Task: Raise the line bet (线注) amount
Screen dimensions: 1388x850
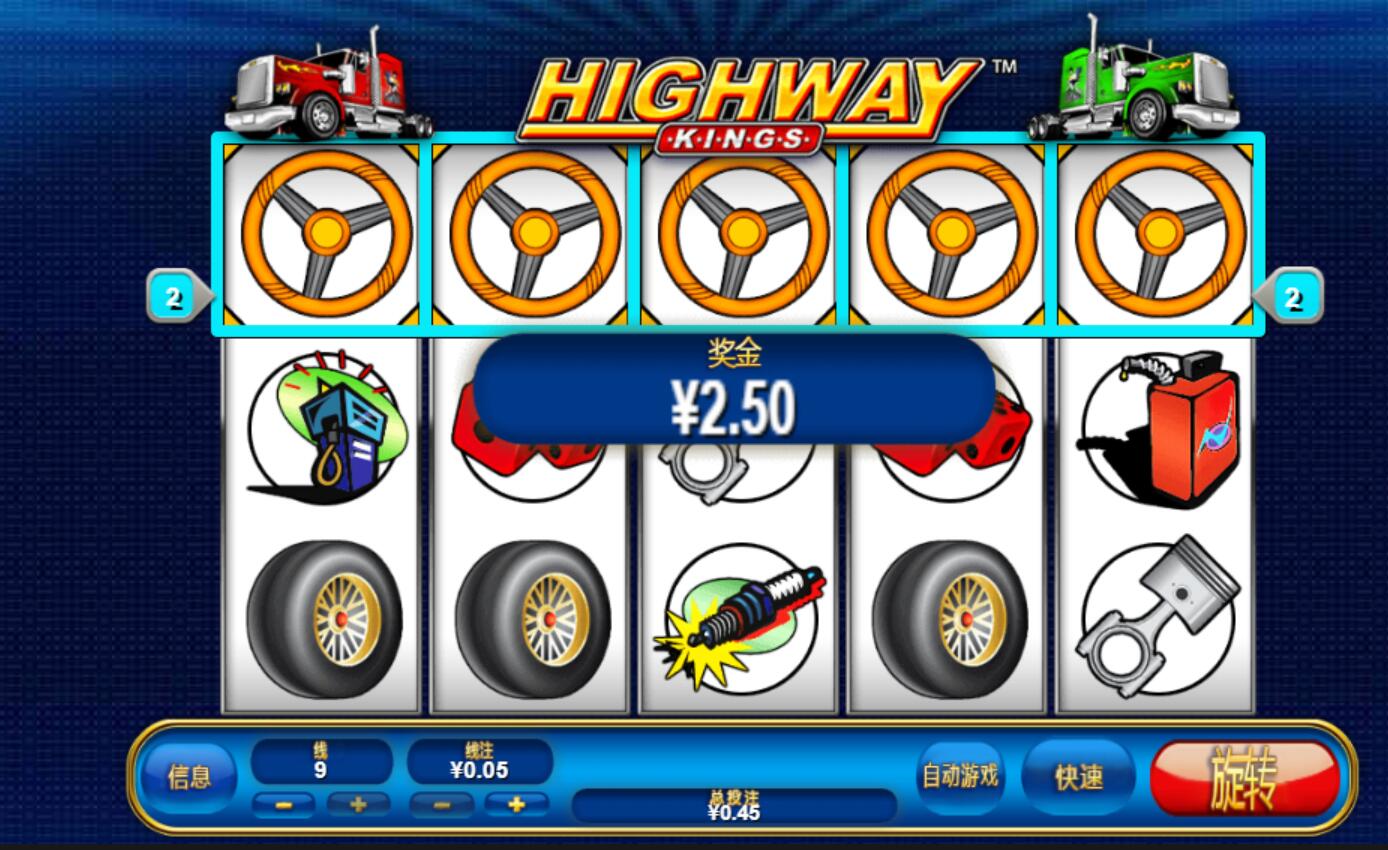Action: pos(516,804)
